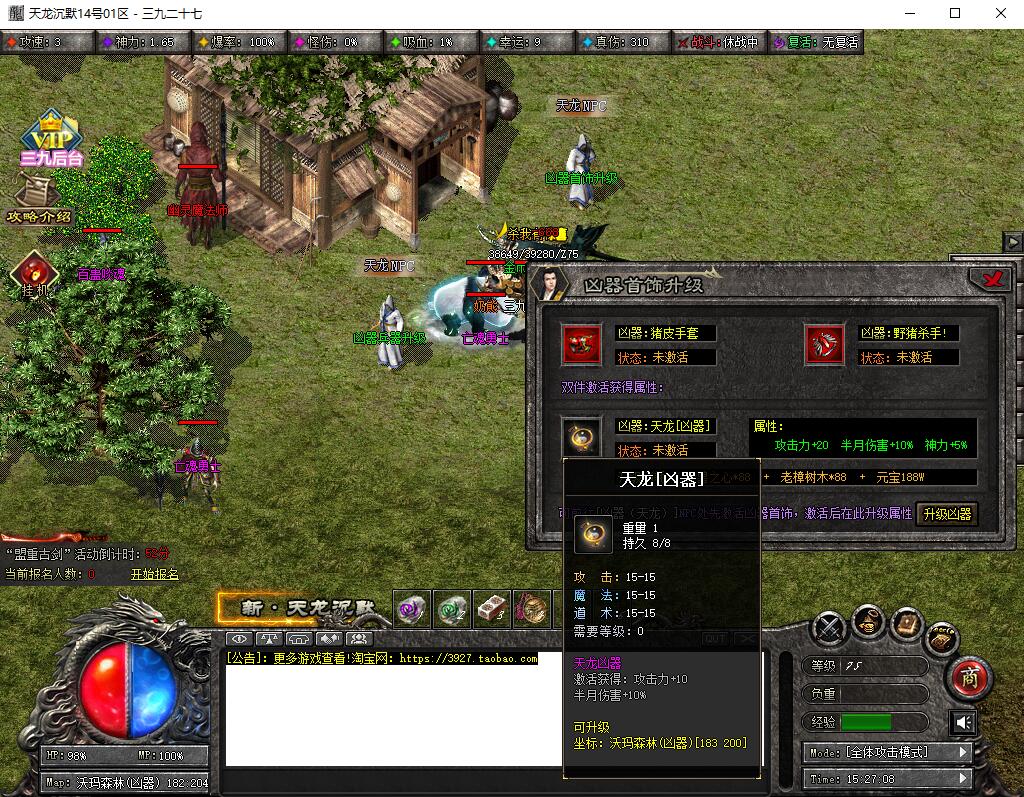1024x797 pixels.
Task: Click the 升级凶器 upgrade button
Action: point(947,514)
